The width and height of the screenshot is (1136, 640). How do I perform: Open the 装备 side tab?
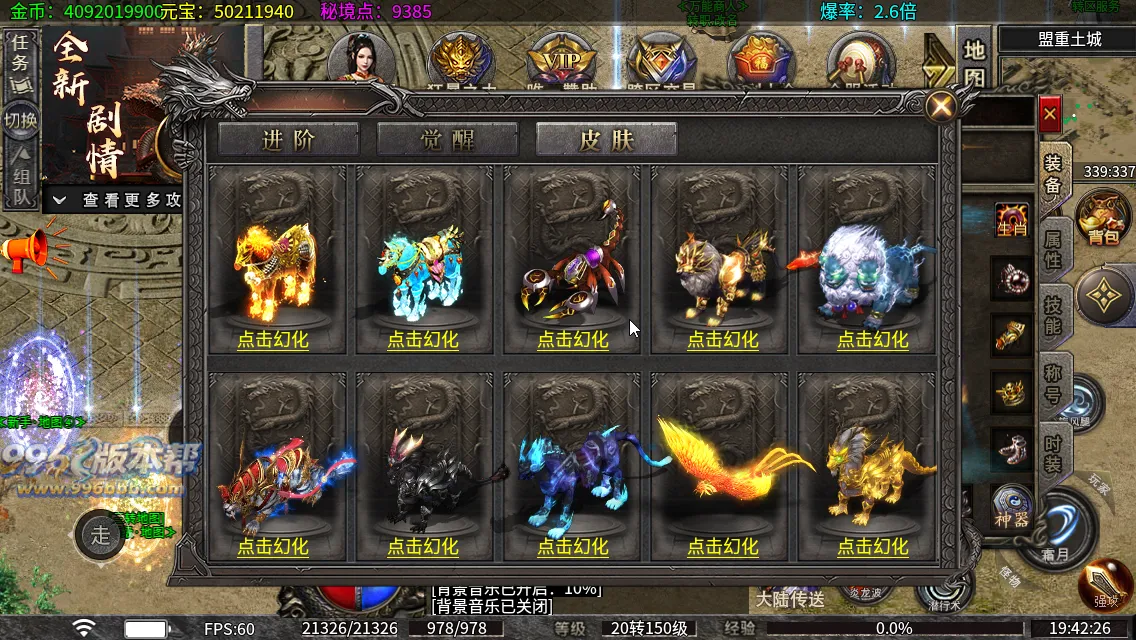(1053, 175)
